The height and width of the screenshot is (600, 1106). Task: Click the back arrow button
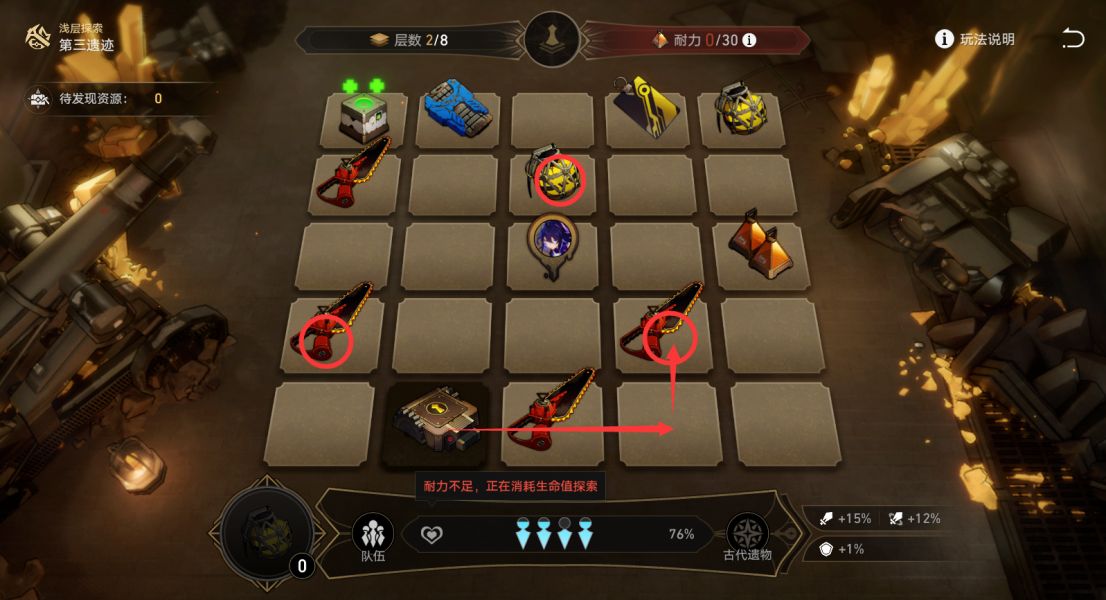tap(1072, 39)
